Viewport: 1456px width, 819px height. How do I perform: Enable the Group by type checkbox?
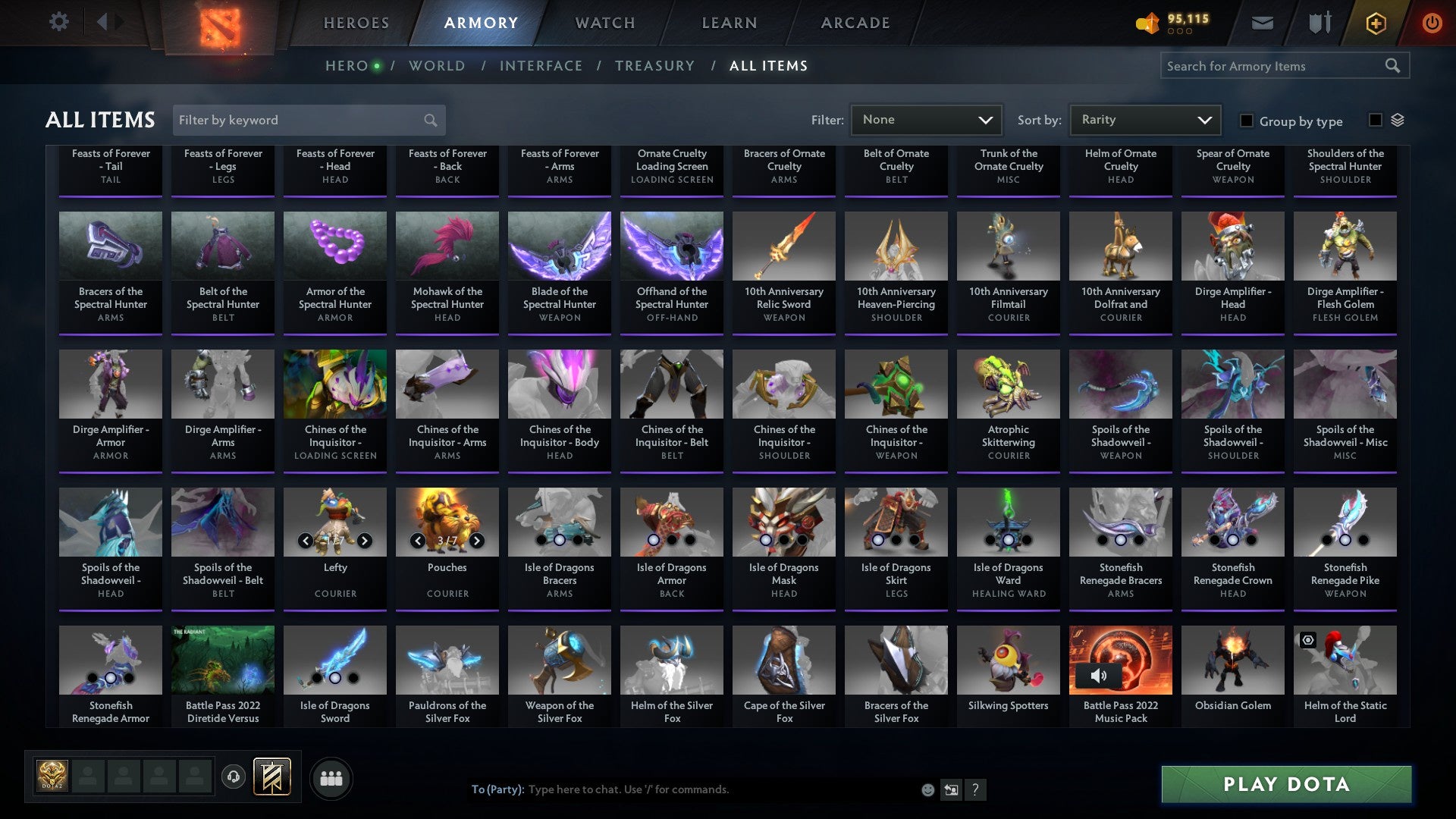1246,121
